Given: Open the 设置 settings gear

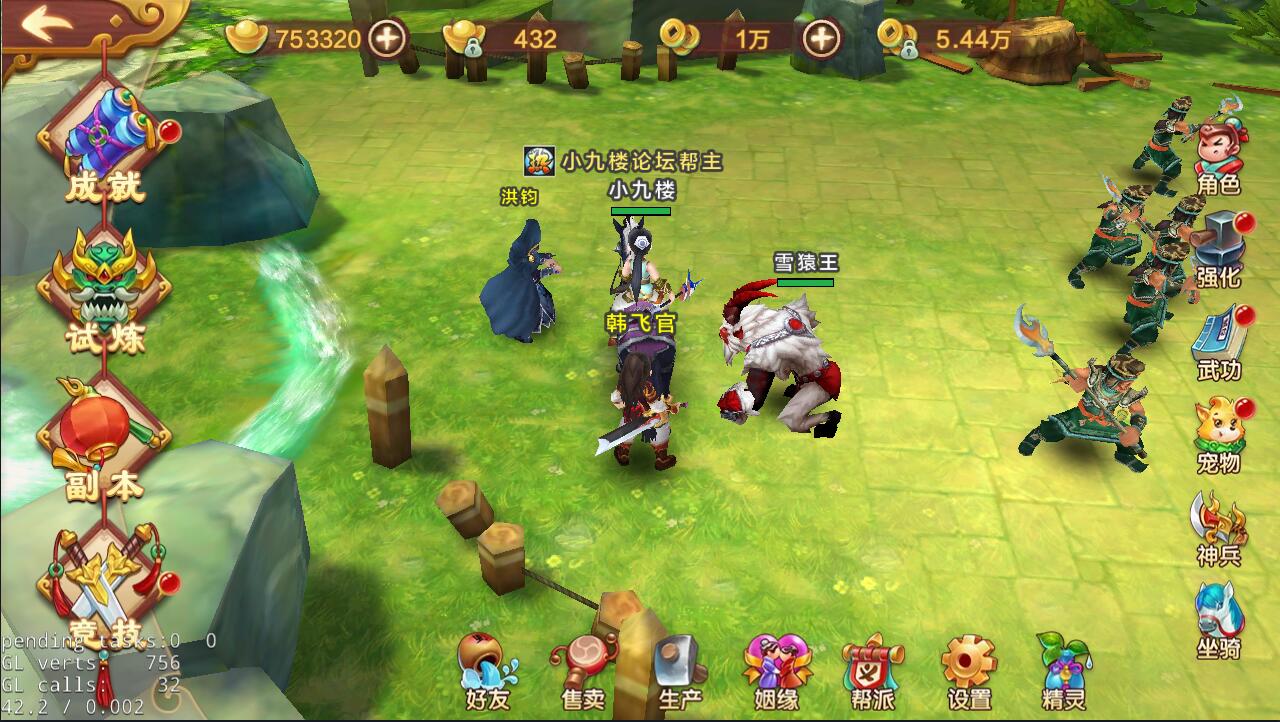Looking at the screenshot, I should coord(968,670).
